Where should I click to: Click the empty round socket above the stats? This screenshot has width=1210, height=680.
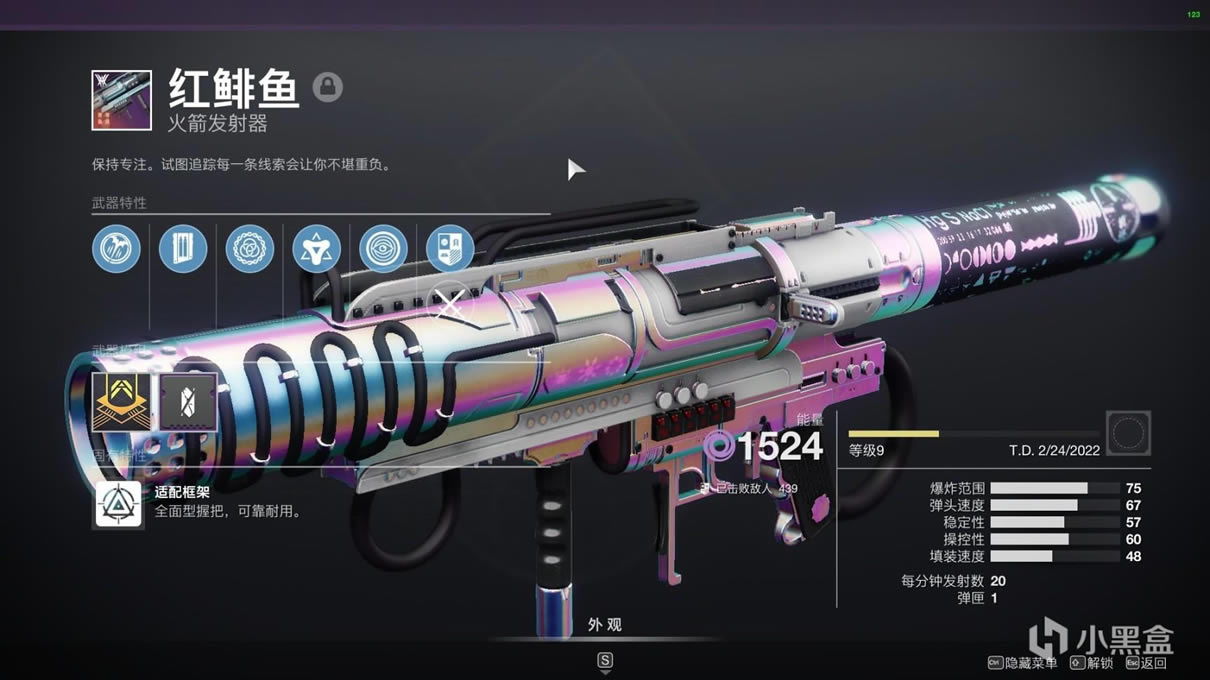[1128, 434]
